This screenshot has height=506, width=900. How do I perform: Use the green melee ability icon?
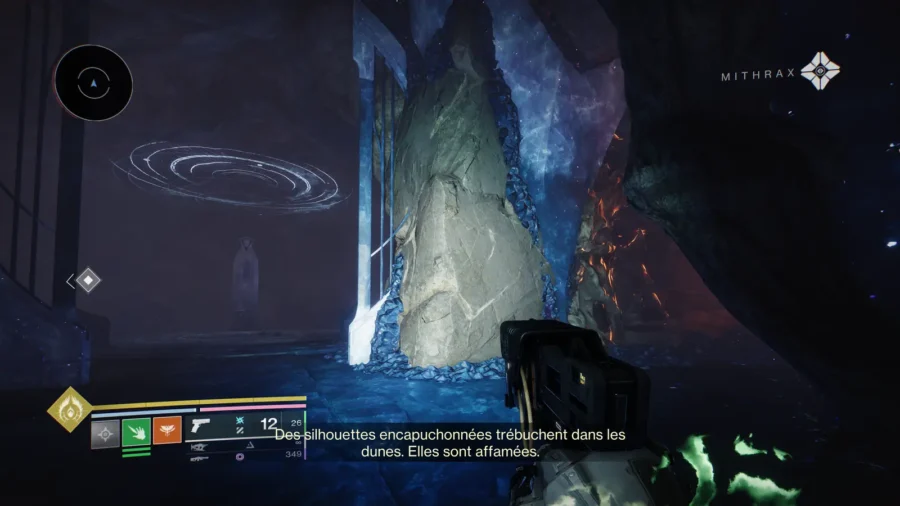[x=136, y=433]
